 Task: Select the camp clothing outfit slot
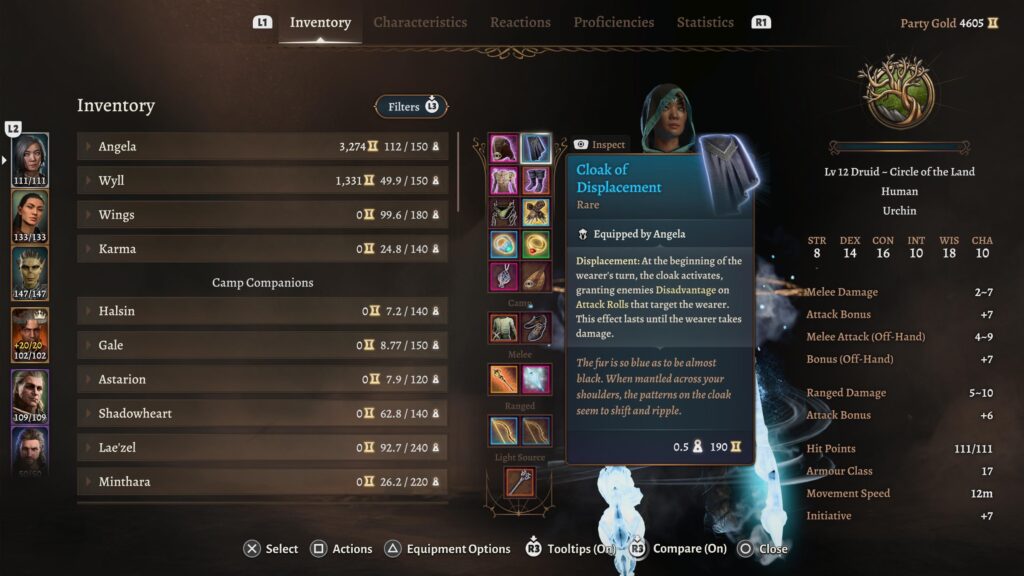click(503, 327)
